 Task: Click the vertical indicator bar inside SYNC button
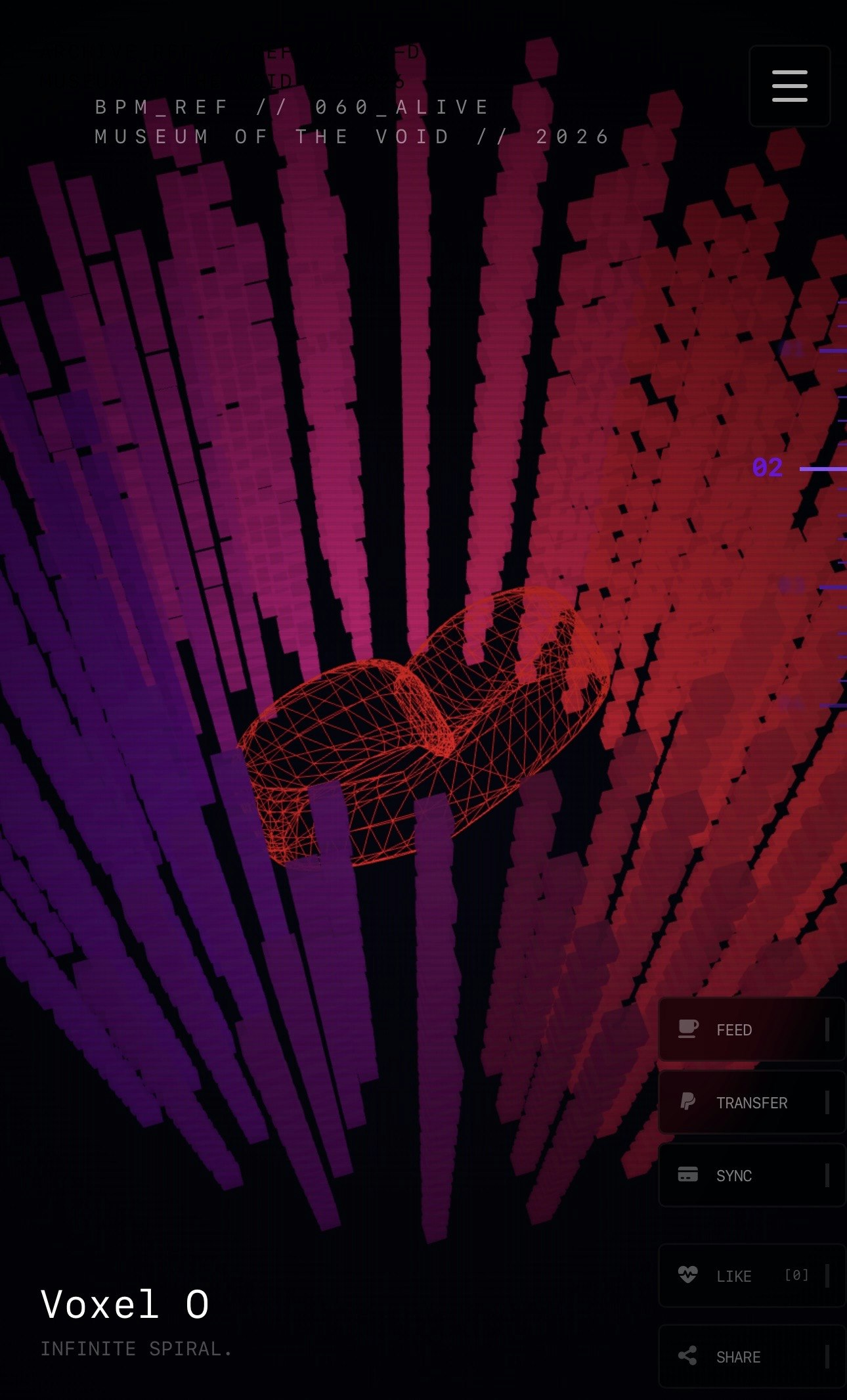pos(829,1175)
